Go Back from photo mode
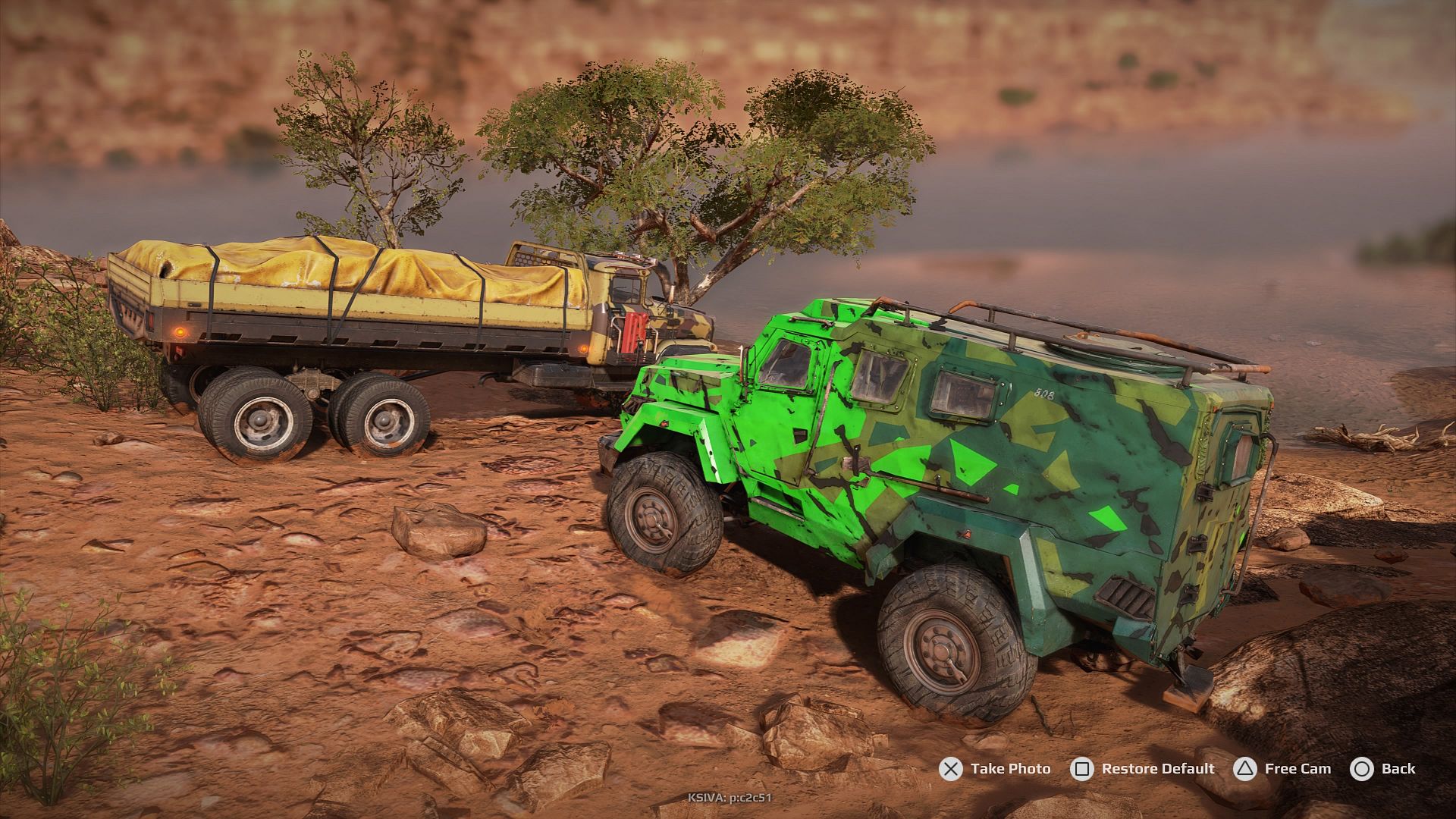 [x=1382, y=769]
